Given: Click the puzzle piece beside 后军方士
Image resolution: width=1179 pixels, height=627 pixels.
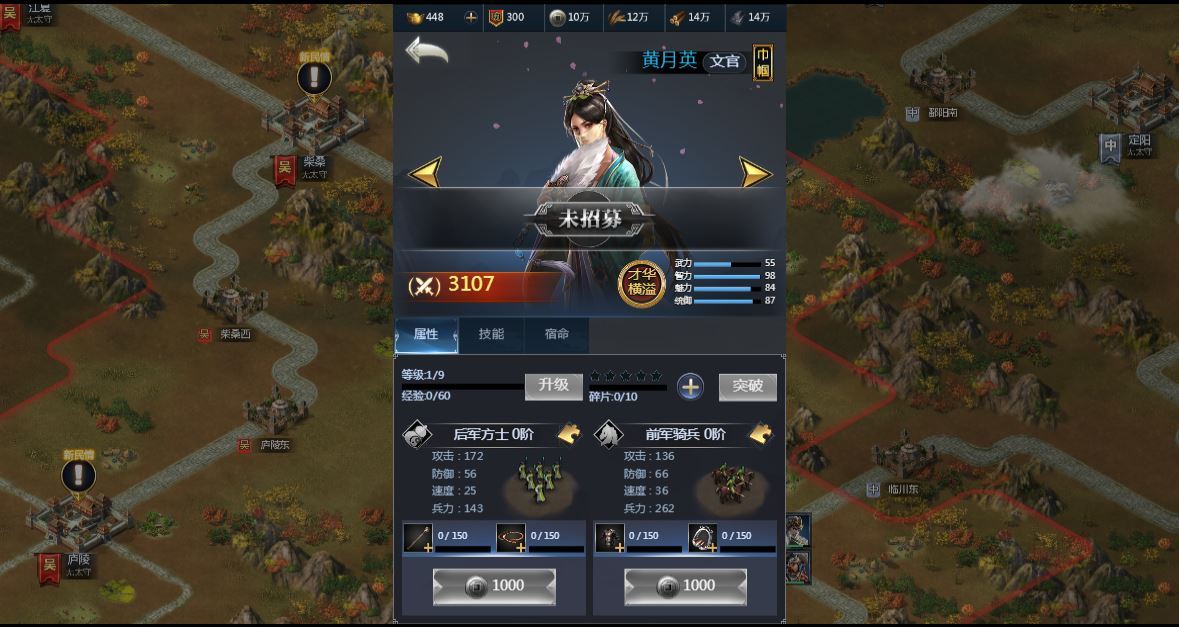Looking at the screenshot, I should tap(569, 433).
